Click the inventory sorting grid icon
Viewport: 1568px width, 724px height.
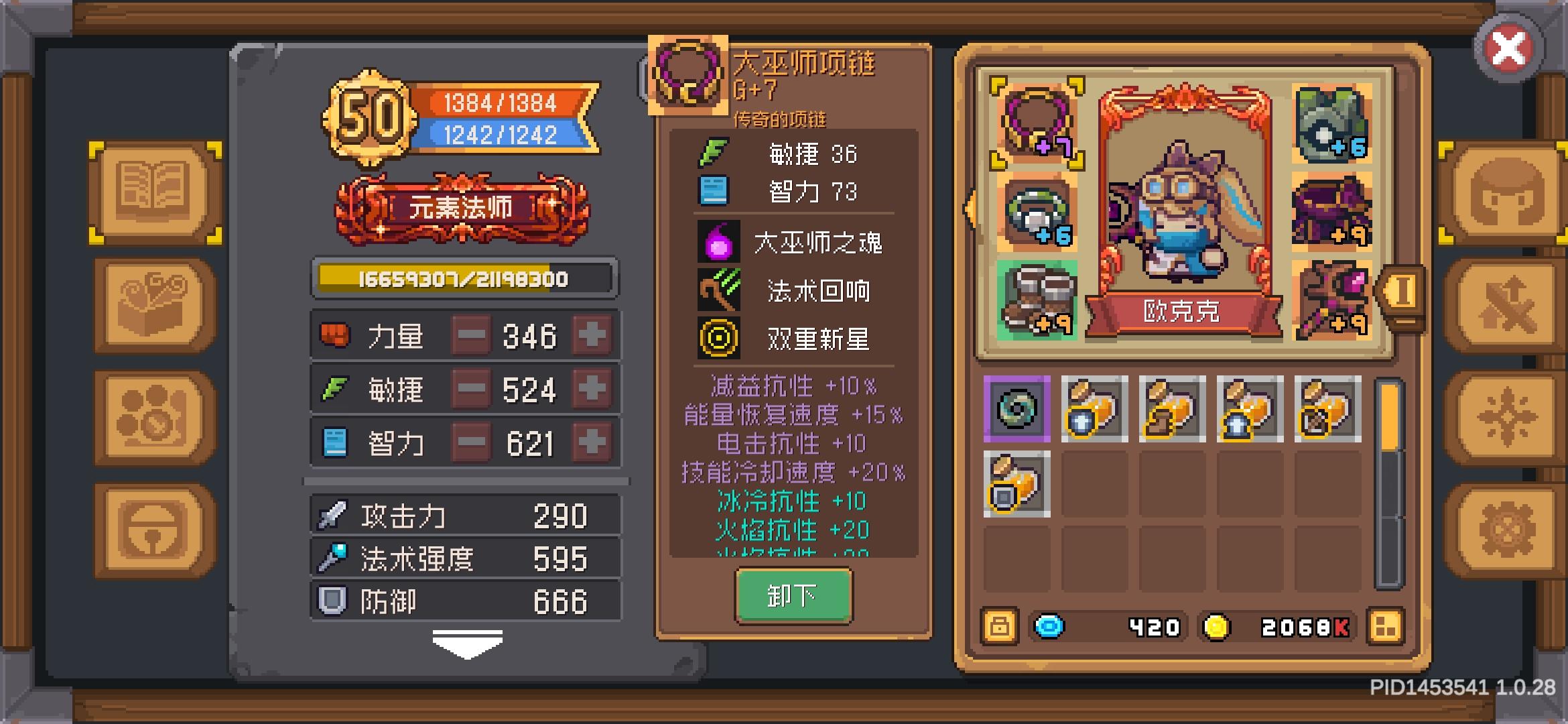(1386, 627)
